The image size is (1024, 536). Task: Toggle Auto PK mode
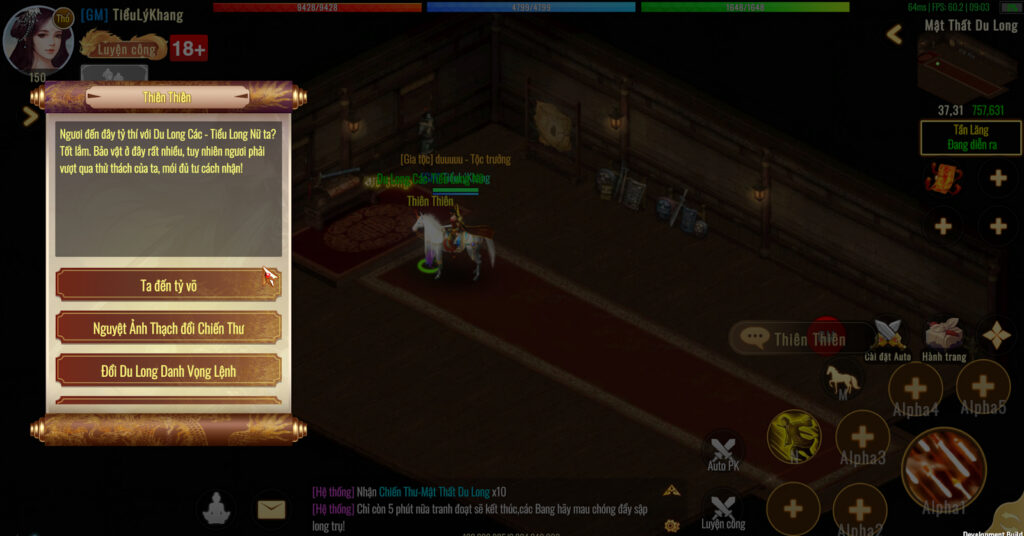coord(723,452)
